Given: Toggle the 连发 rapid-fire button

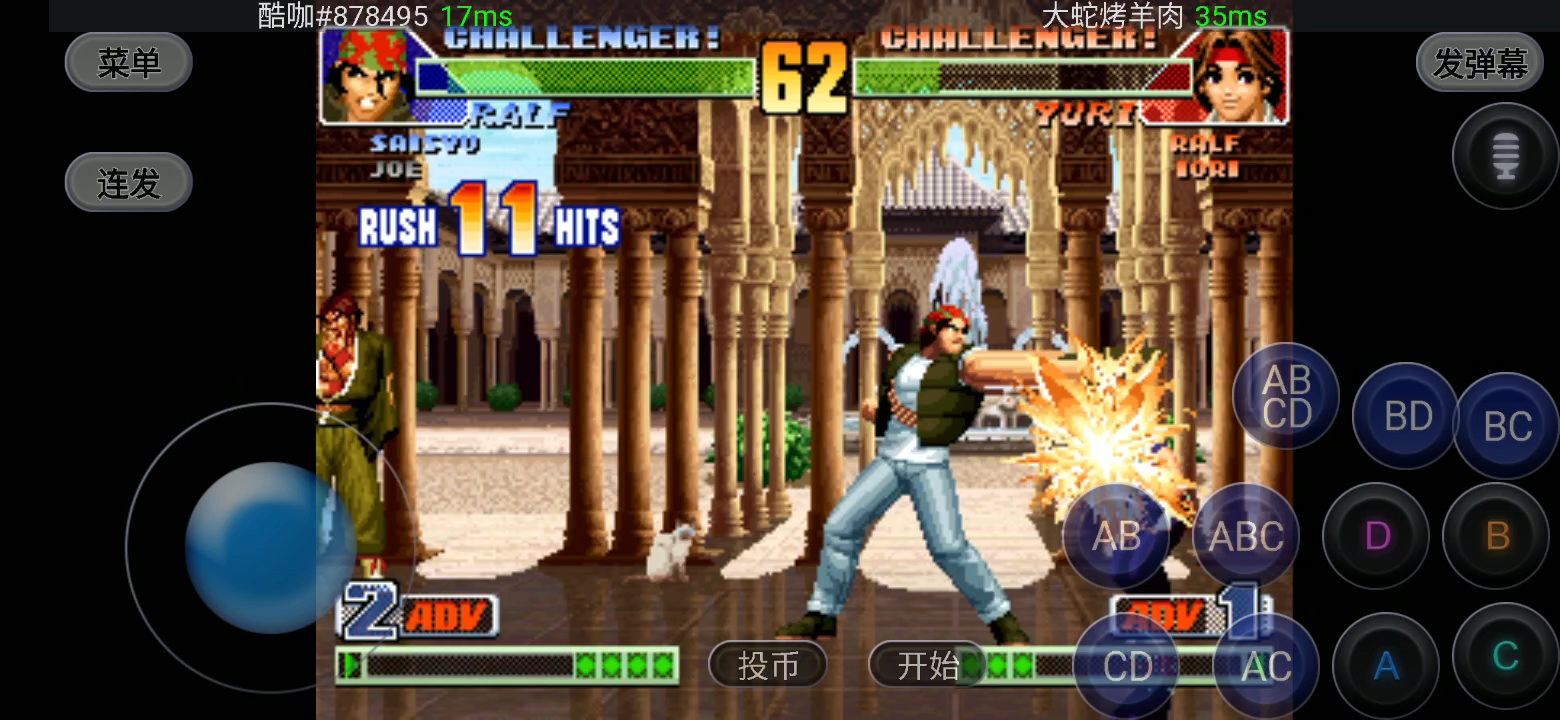Looking at the screenshot, I should (128, 183).
